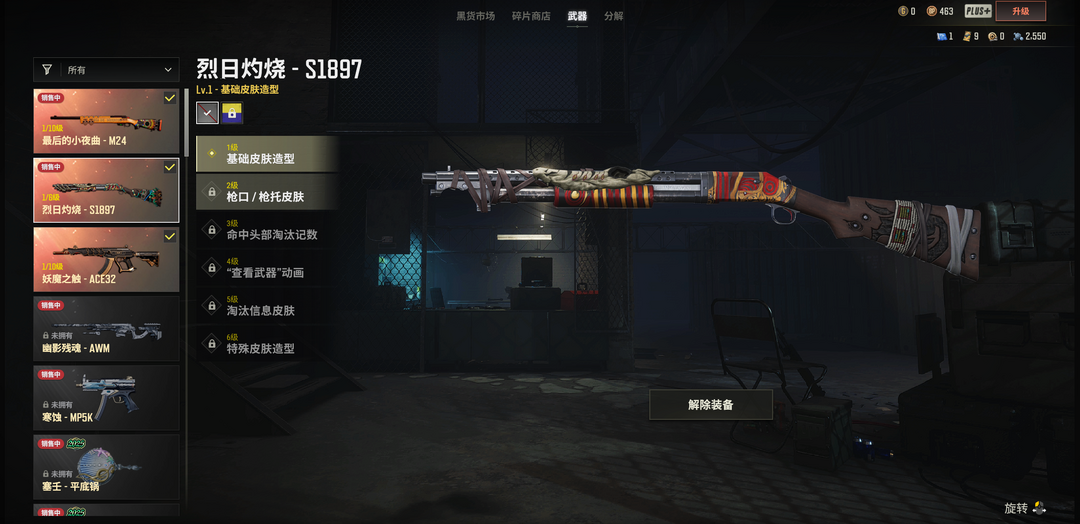
Task: Pick the 幽影残魂 AWM skin
Action: (106, 328)
